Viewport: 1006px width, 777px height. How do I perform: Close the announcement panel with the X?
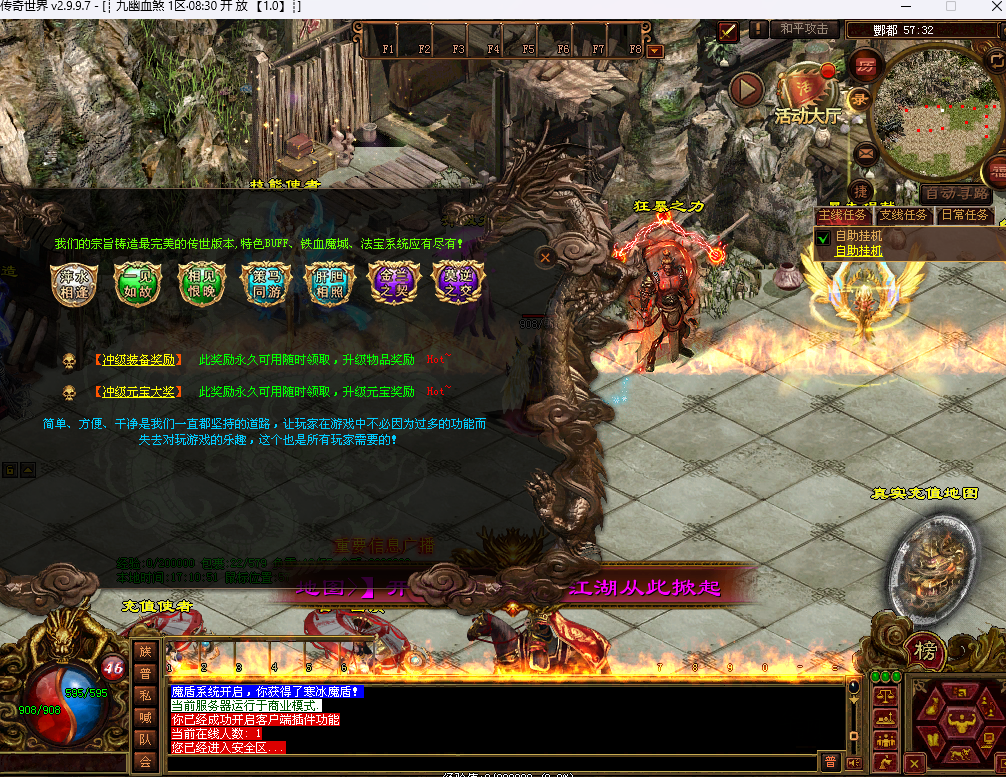pos(545,257)
